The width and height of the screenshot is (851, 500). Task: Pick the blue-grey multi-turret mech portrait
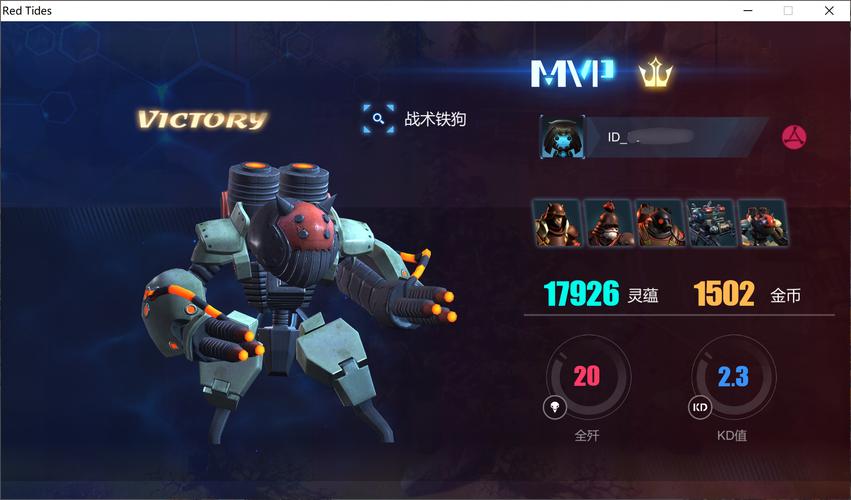(x=711, y=223)
